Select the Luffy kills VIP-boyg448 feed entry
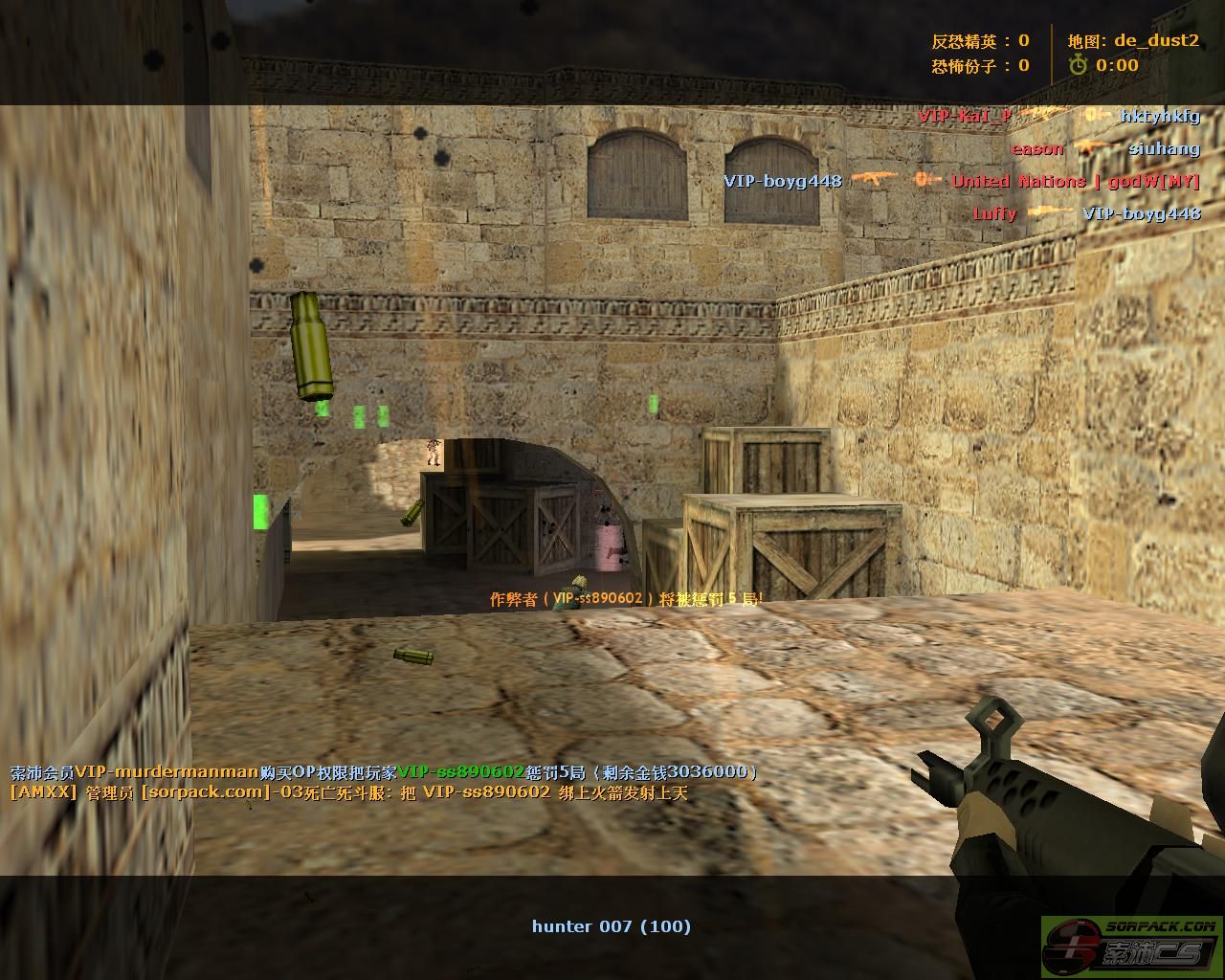This screenshot has width=1225, height=980. [x=1086, y=213]
